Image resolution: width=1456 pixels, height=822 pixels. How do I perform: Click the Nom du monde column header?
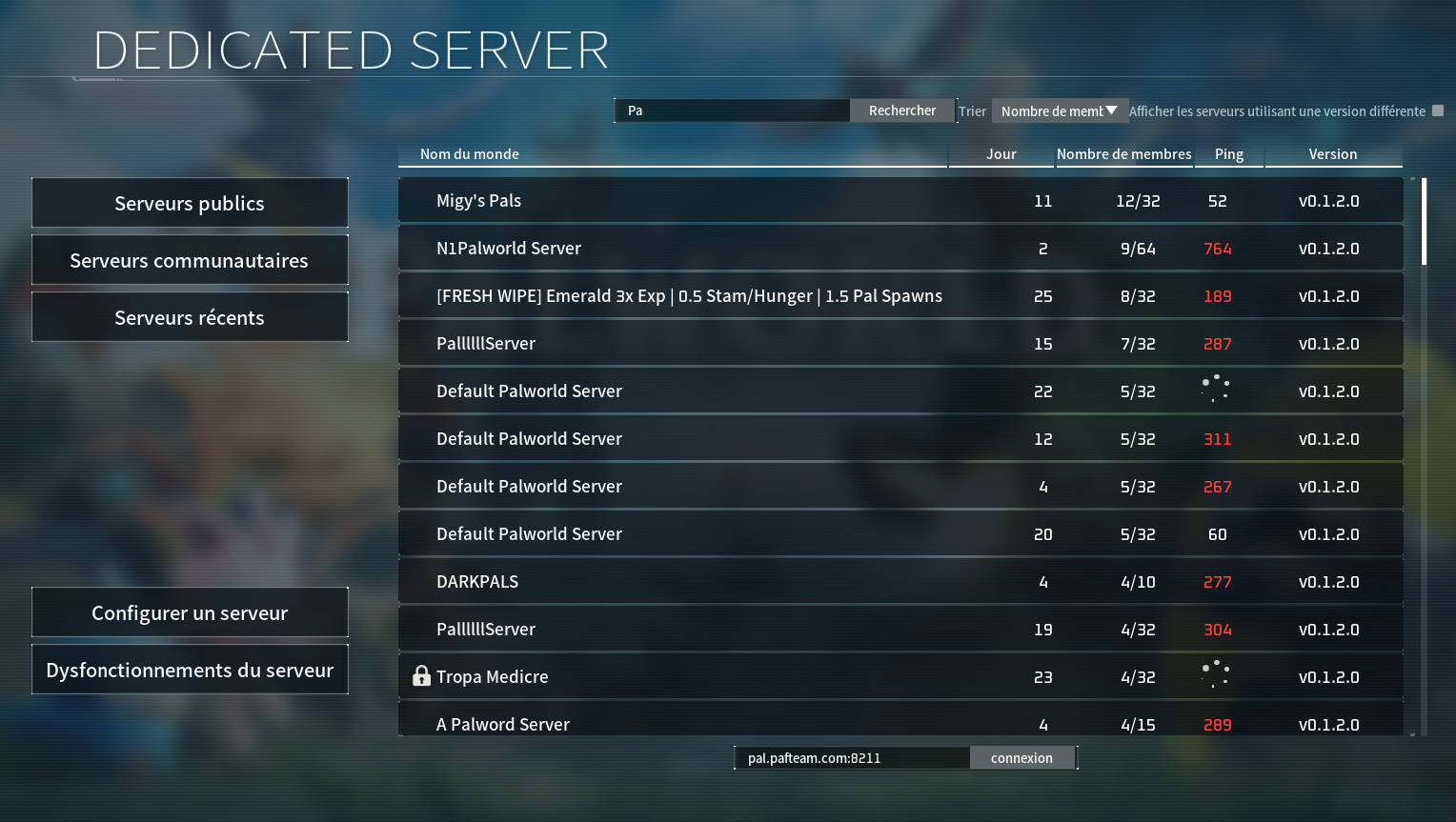point(470,154)
